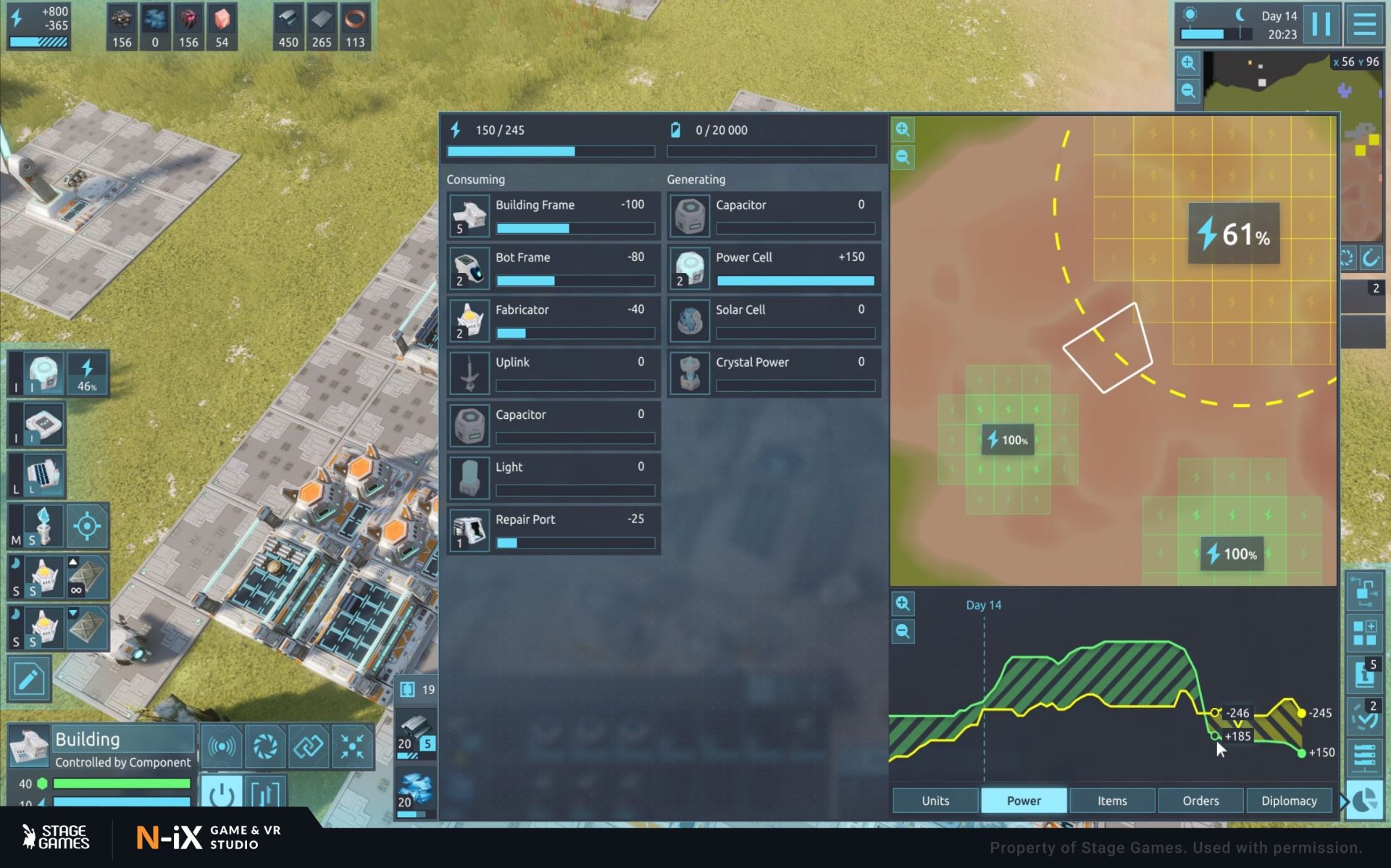The height and width of the screenshot is (868, 1391).
Task: Choose the Solar Cell generator row
Action: (774, 320)
